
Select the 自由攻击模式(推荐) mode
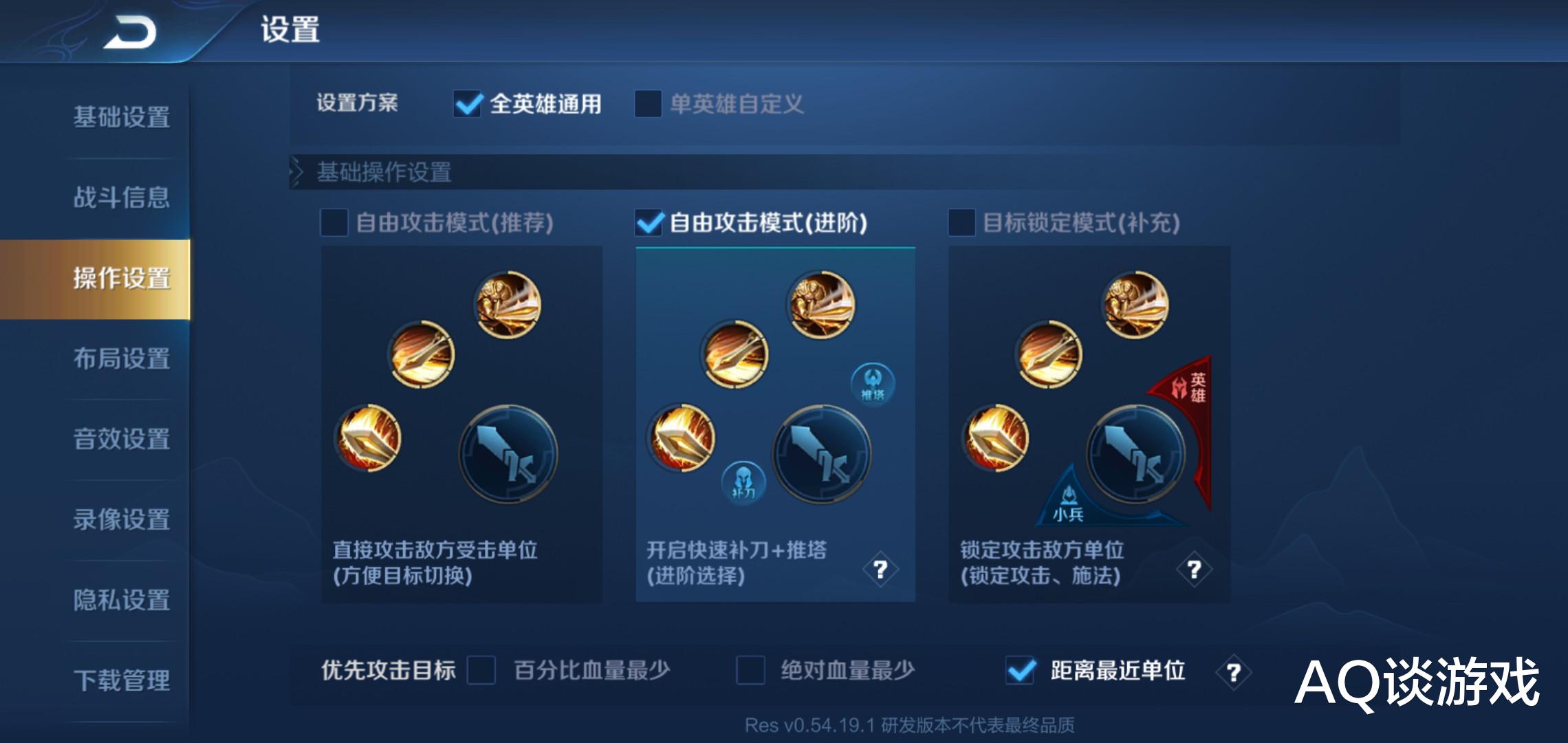coord(335,222)
